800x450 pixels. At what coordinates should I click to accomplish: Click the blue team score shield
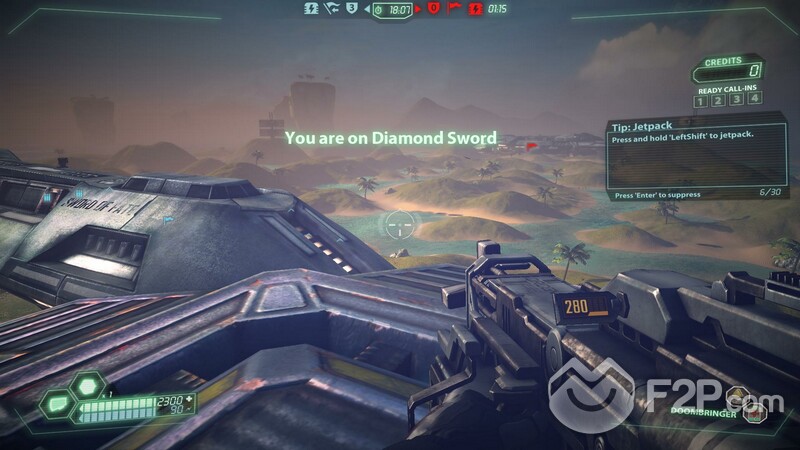pyautogui.click(x=351, y=8)
